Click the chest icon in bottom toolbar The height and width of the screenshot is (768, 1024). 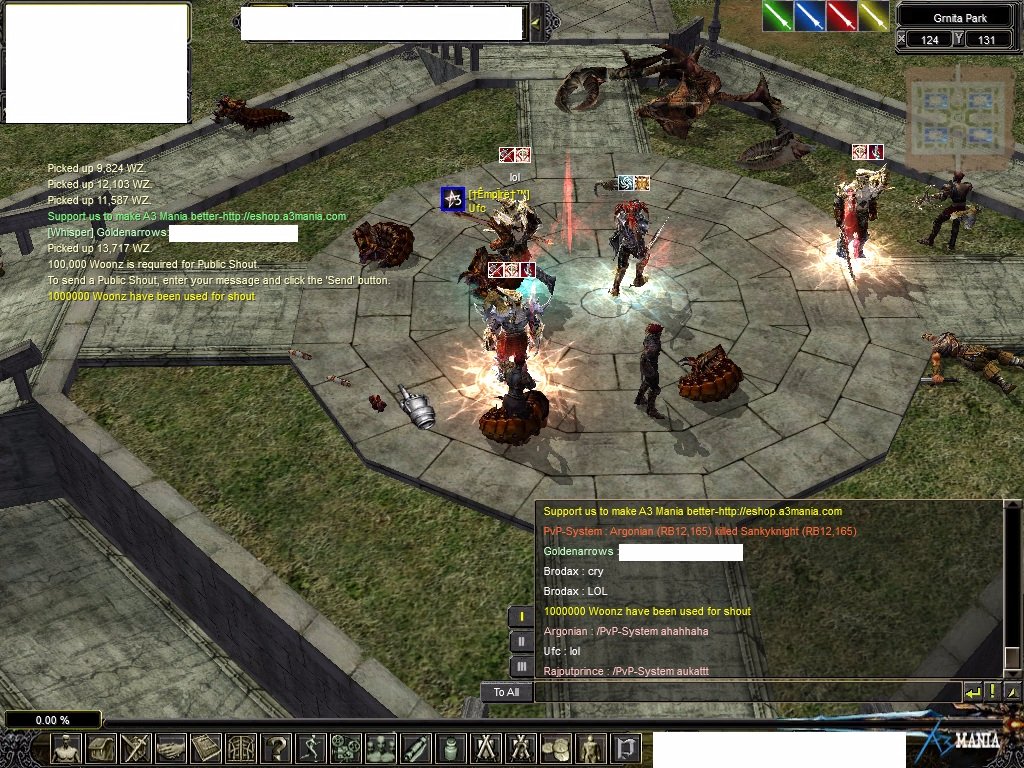(101, 748)
